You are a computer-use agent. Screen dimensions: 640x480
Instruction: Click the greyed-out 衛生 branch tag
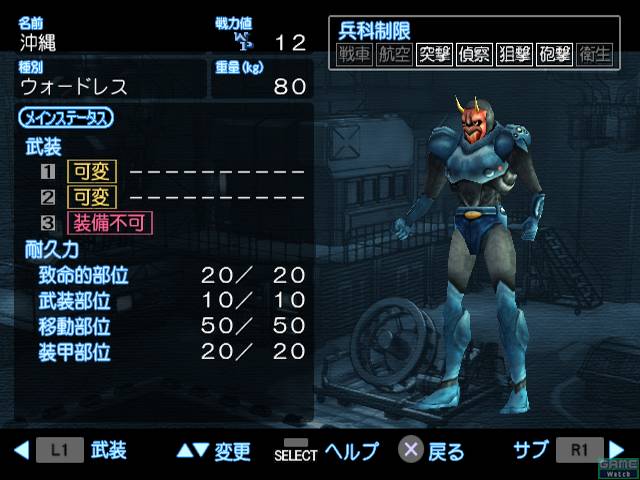(594, 55)
